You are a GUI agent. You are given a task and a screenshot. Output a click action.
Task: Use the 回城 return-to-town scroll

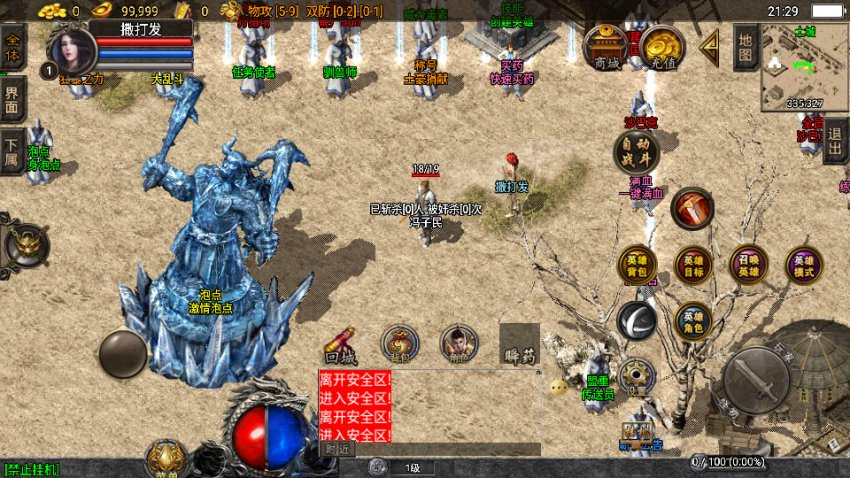339,345
